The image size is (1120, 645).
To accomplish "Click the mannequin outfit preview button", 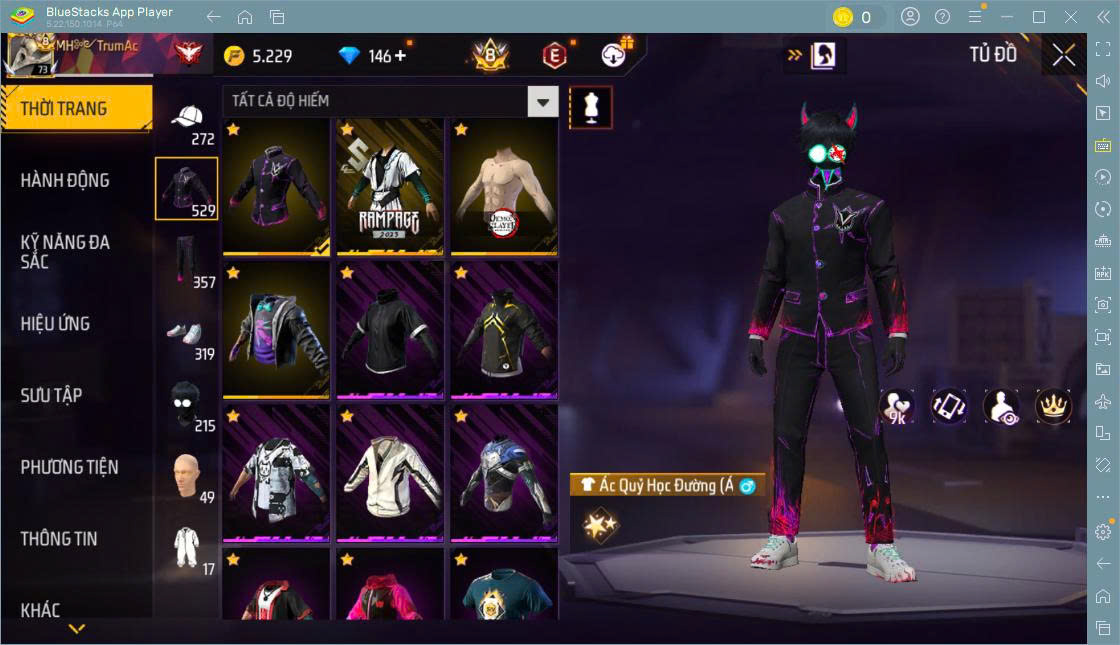I will pyautogui.click(x=590, y=107).
